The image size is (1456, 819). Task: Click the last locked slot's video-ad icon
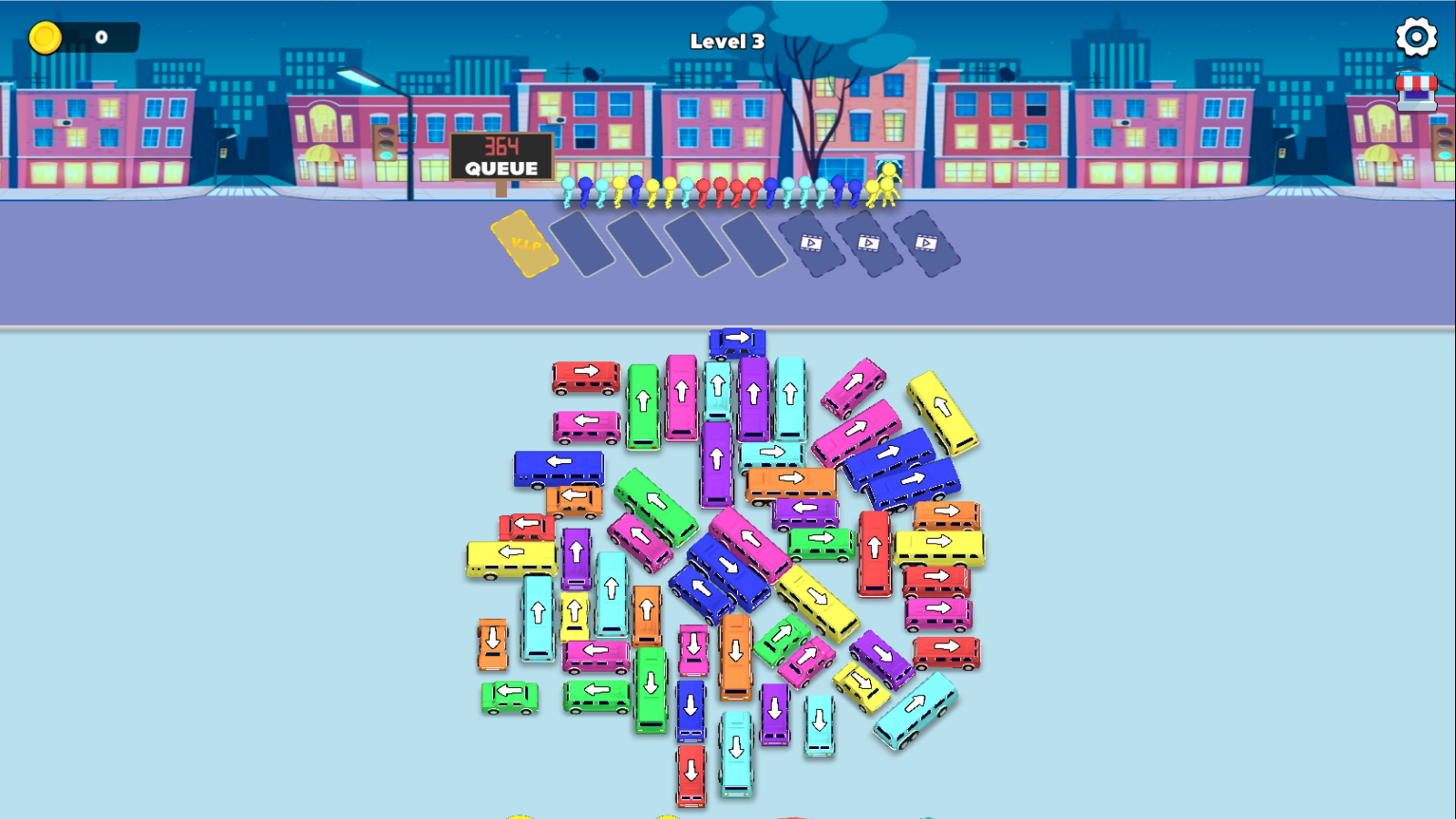(928, 244)
